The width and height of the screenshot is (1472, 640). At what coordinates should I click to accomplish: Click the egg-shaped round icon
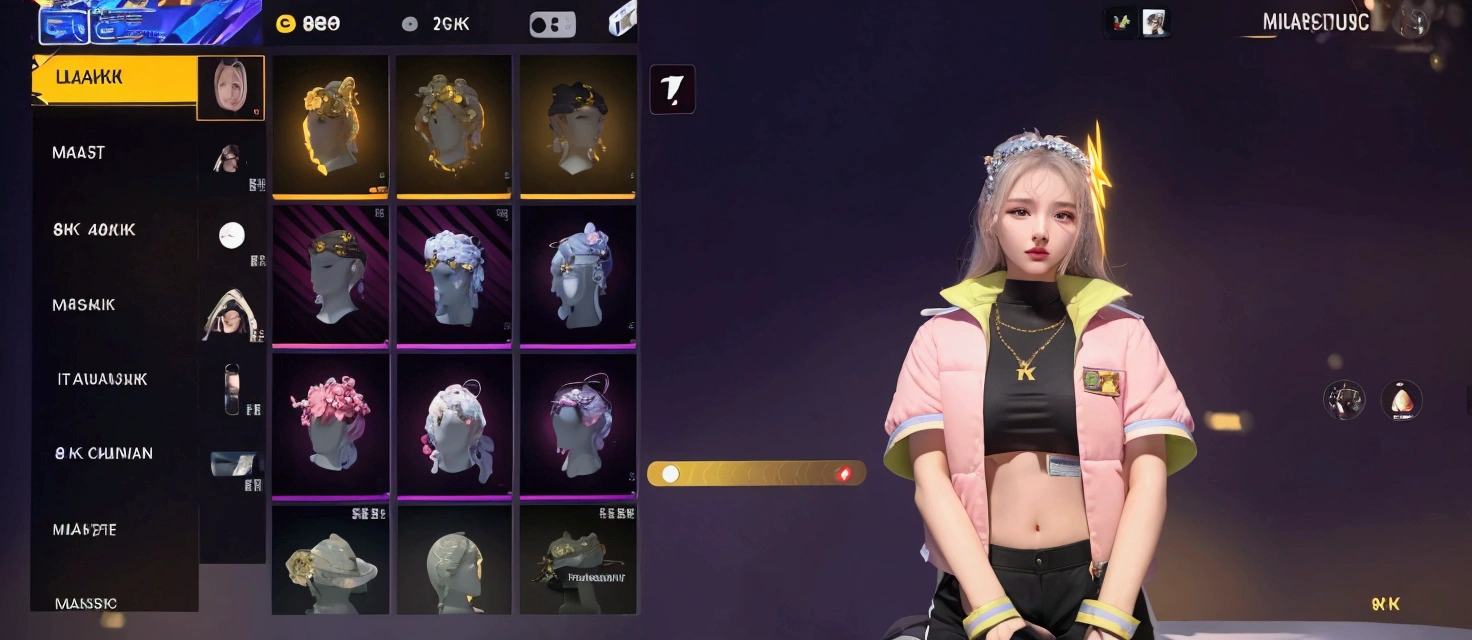point(1401,400)
